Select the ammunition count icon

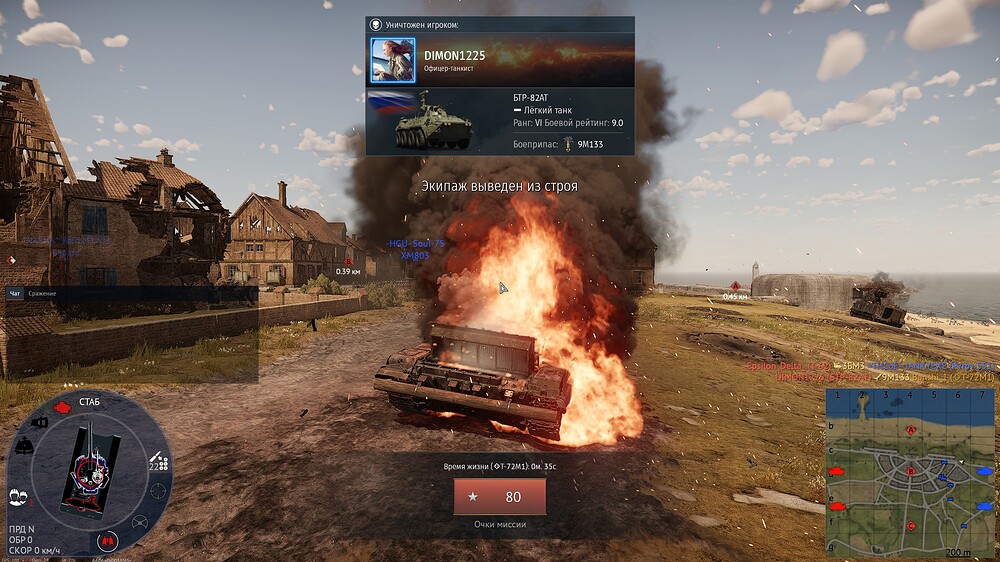click(x=157, y=462)
